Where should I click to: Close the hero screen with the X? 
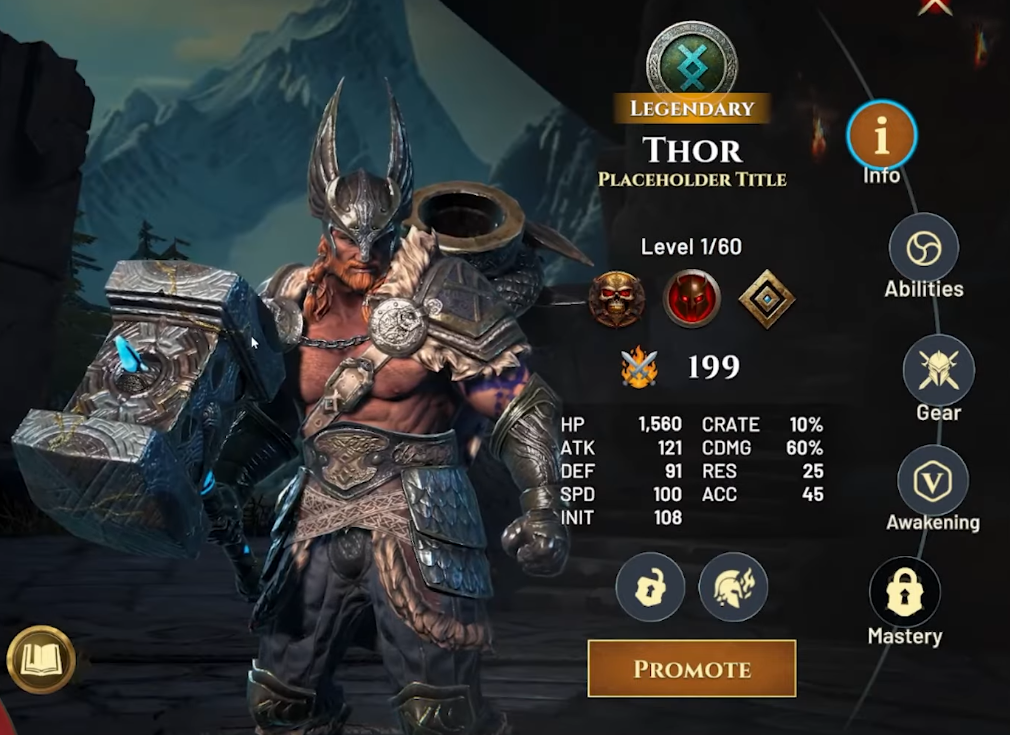coord(935,6)
